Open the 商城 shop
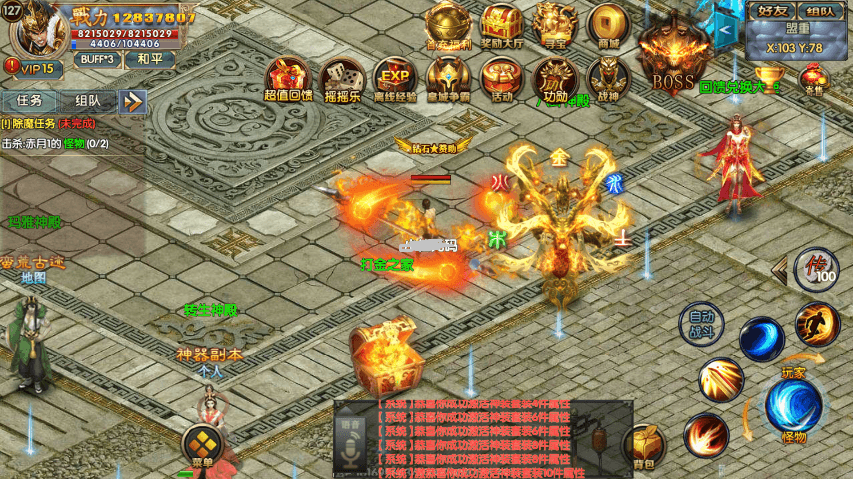This screenshot has width=853, height=479. (x=608, y=24)
